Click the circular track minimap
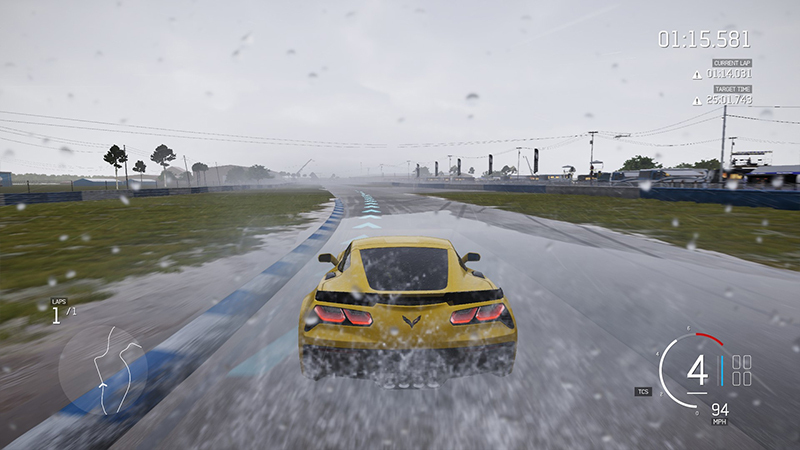This screenshot has width=800, height=450. click(102, 364)
